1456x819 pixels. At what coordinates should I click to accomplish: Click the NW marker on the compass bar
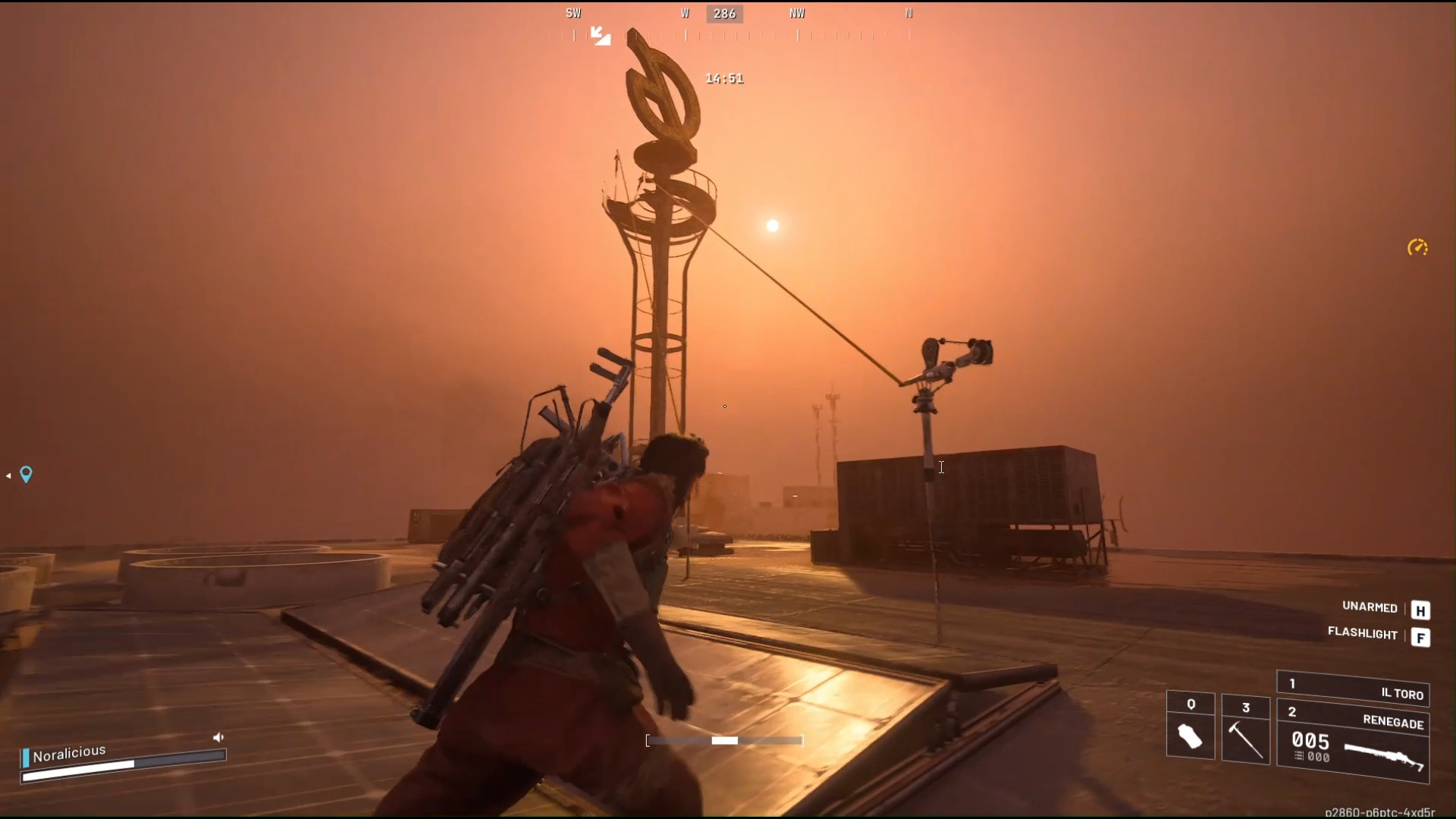click(x=796, y=13)
